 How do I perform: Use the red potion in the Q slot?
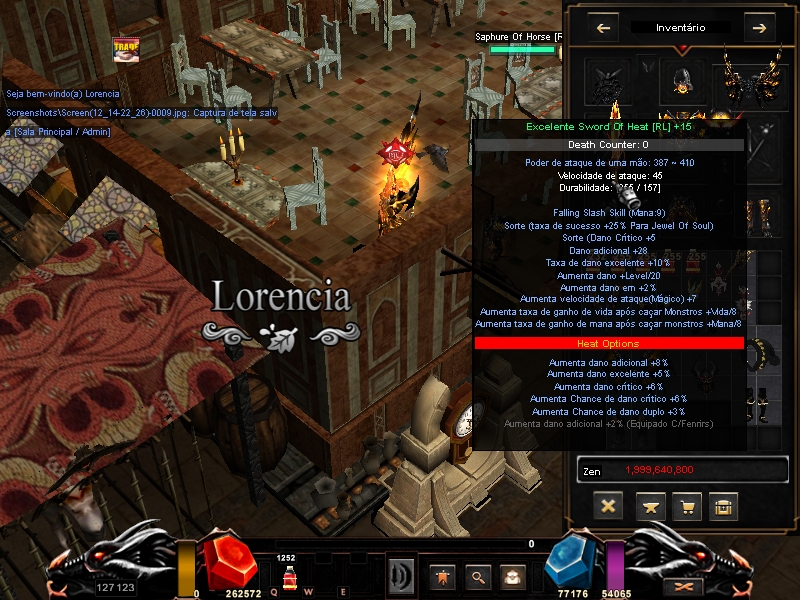pyautogui.click(x=288, y=578)
